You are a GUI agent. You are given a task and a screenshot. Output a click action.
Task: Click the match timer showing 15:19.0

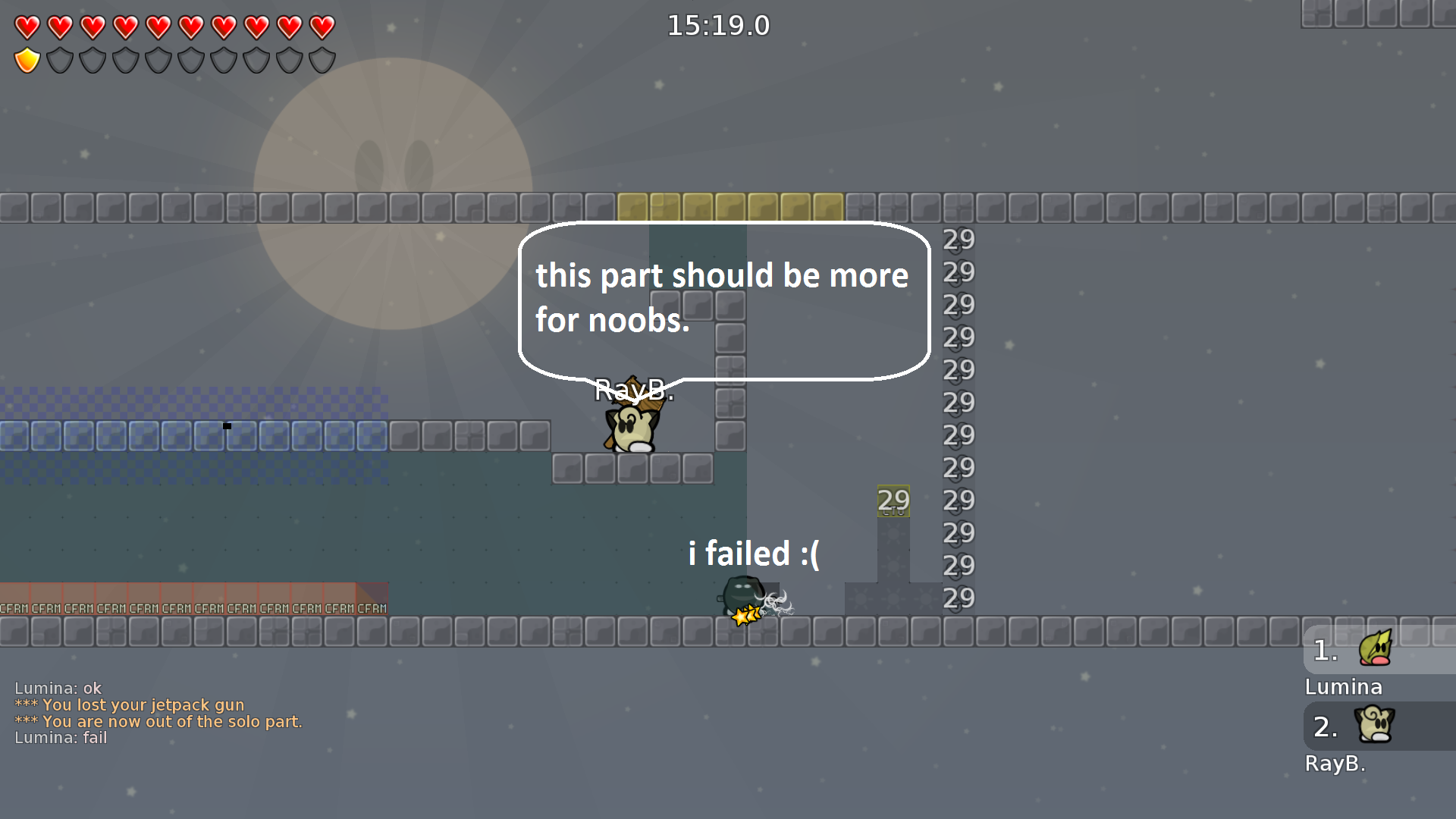pyautogui.click(x=717, y=25)
